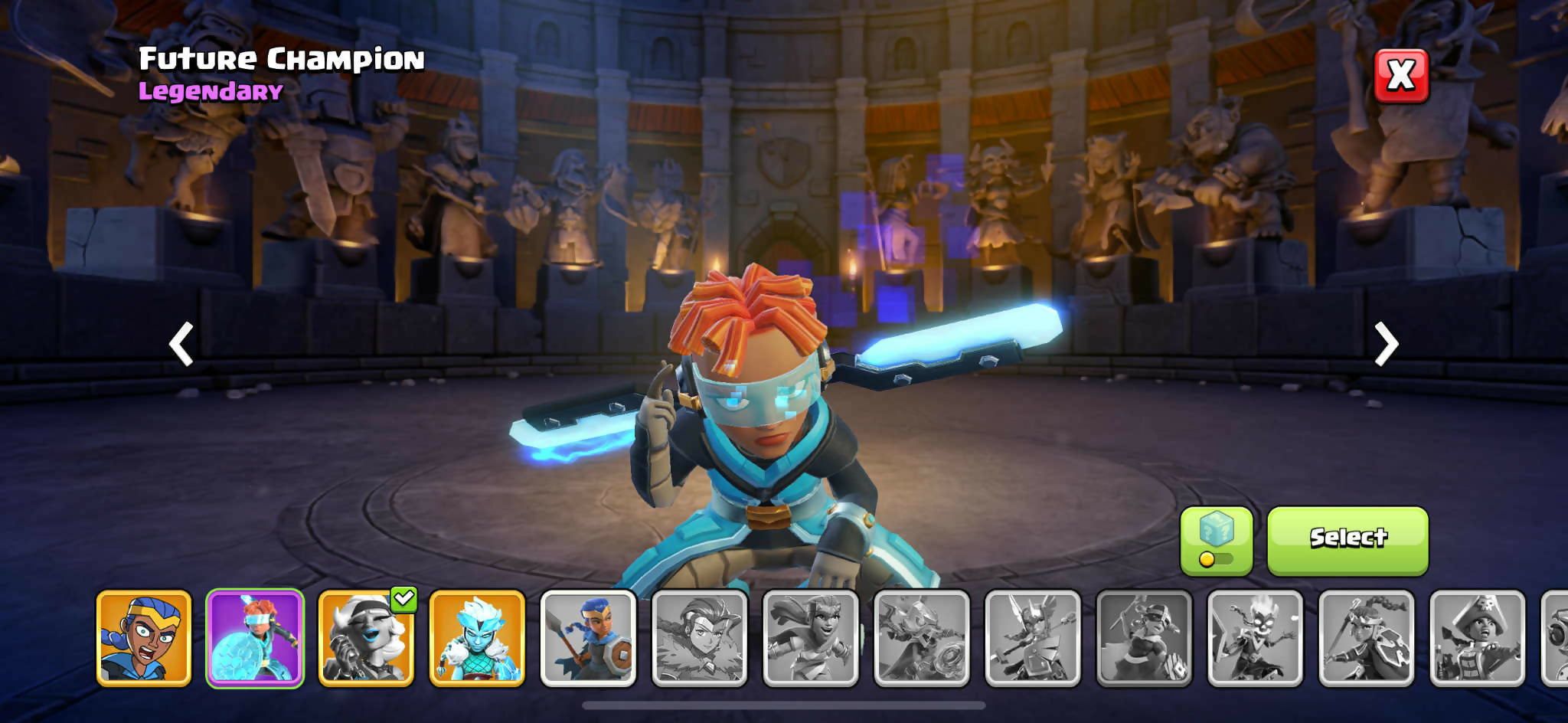Show the previous skin with the left arrow
Image resolution: width=1568 pixels, height=723 pixels.
[x=181, y=344]
